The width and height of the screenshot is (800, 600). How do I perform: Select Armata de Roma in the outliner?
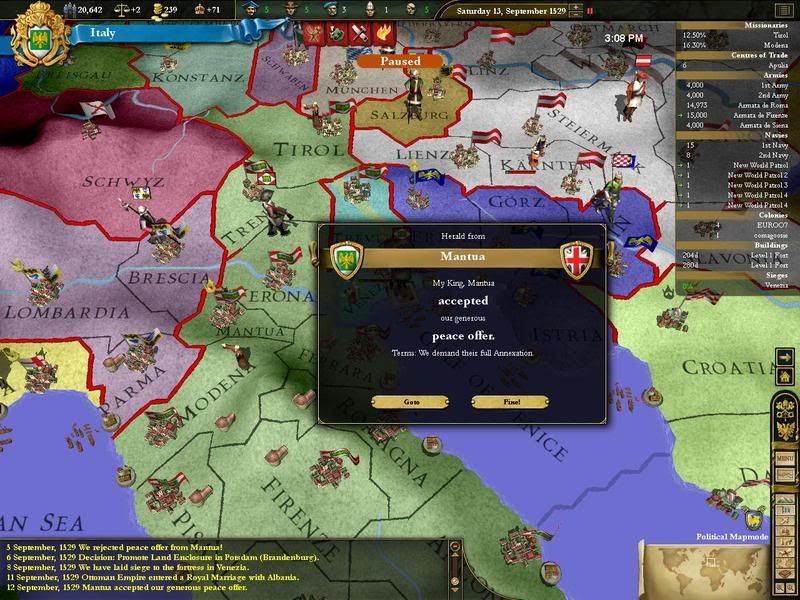coord(753,104)
